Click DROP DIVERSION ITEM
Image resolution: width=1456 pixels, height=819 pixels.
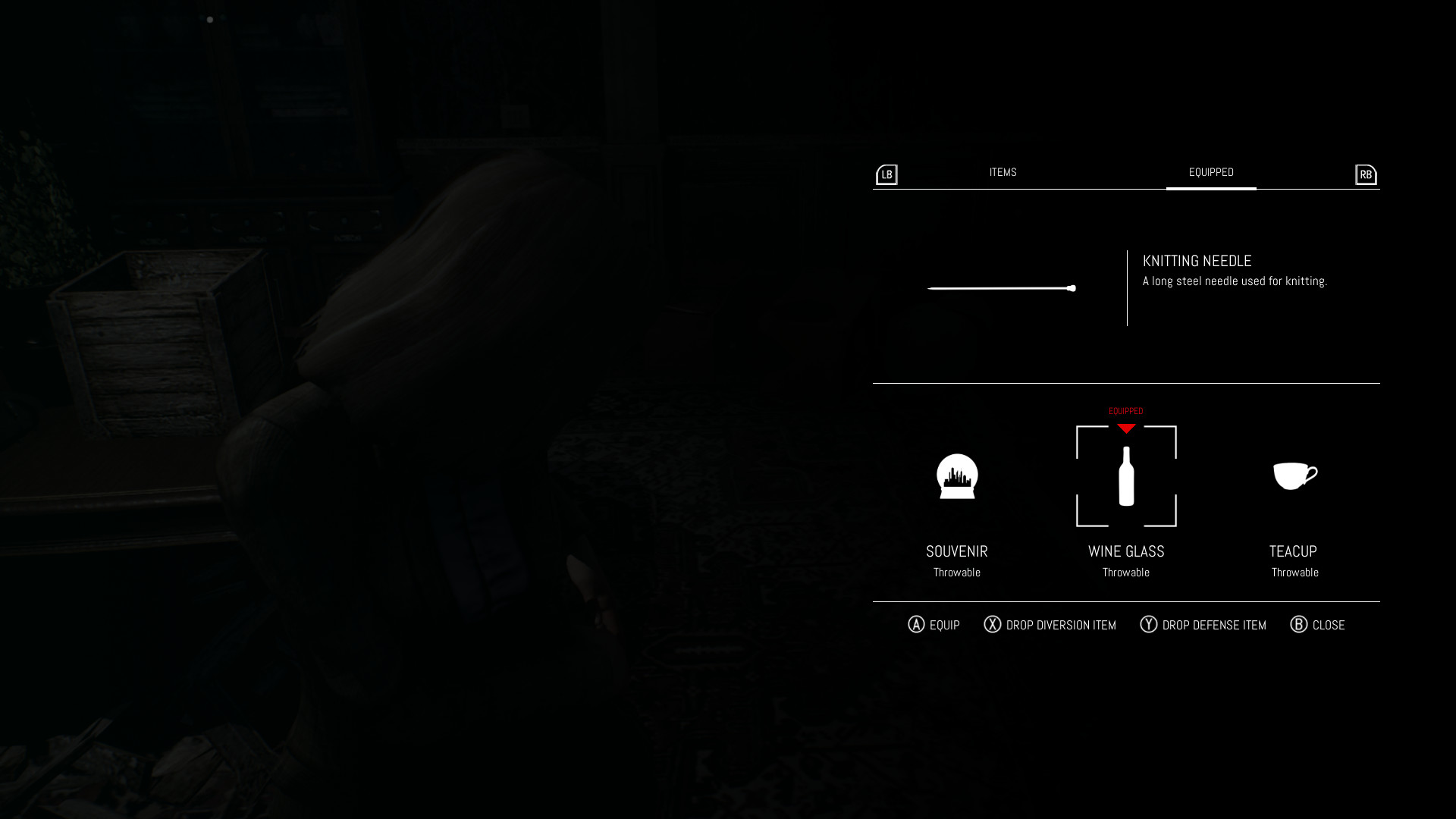click(1061, 624)
